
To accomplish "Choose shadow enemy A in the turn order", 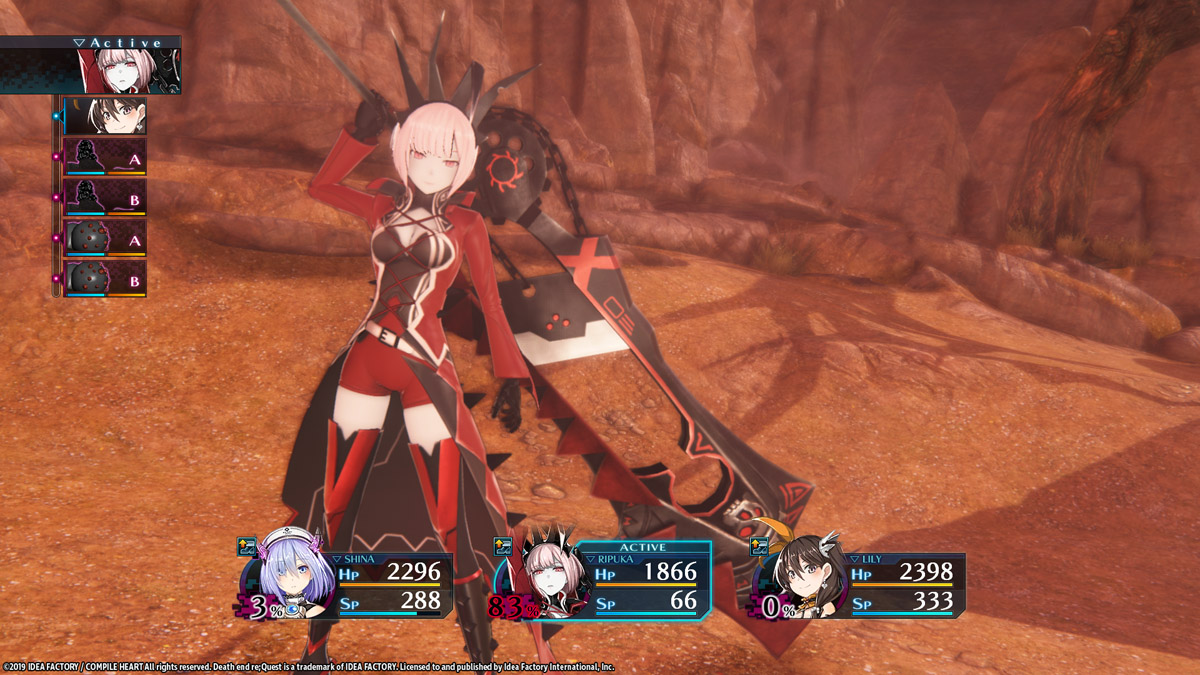I will click(x=105, y=157).
